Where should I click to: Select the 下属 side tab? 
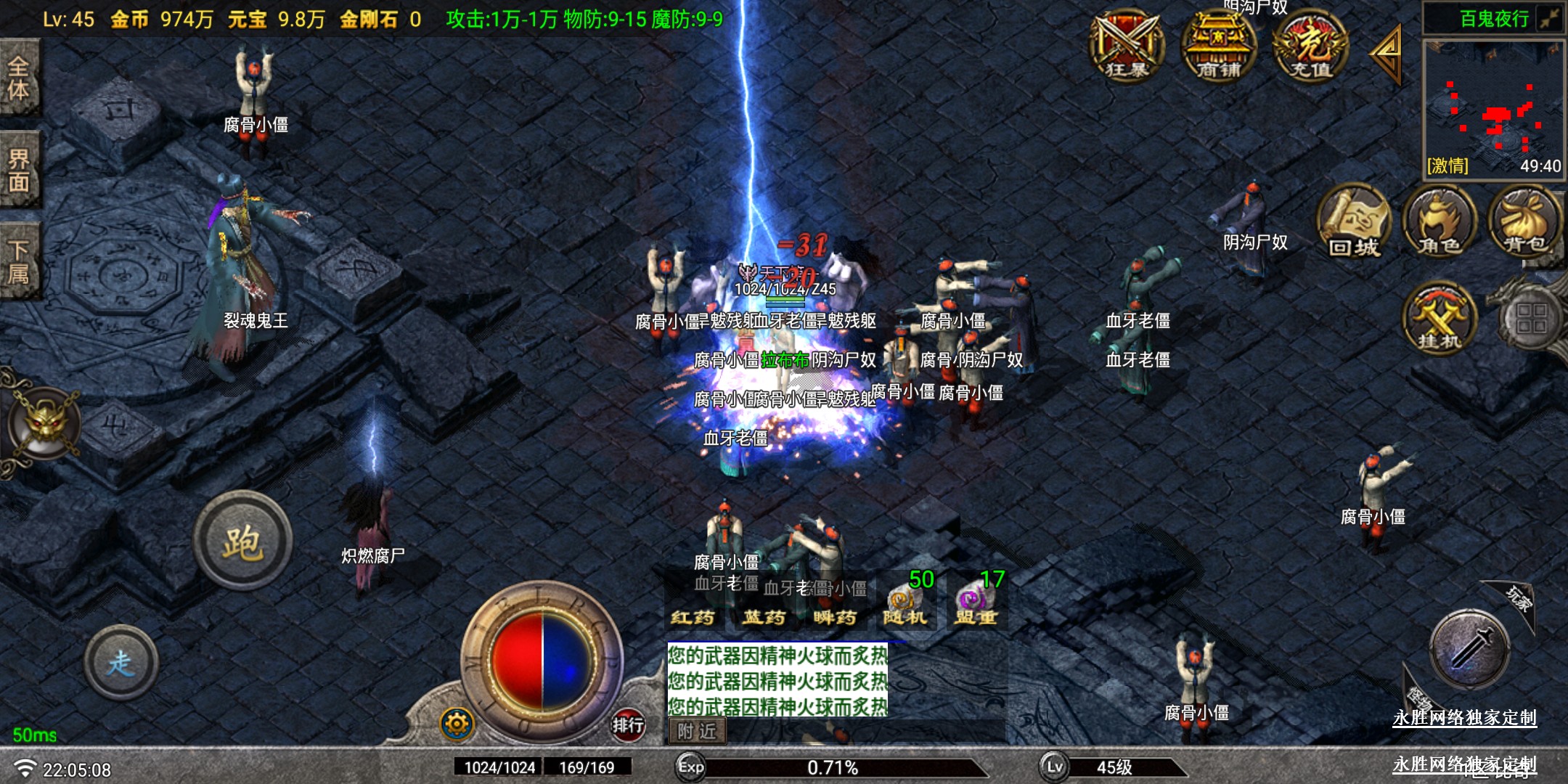pos(19,262)
